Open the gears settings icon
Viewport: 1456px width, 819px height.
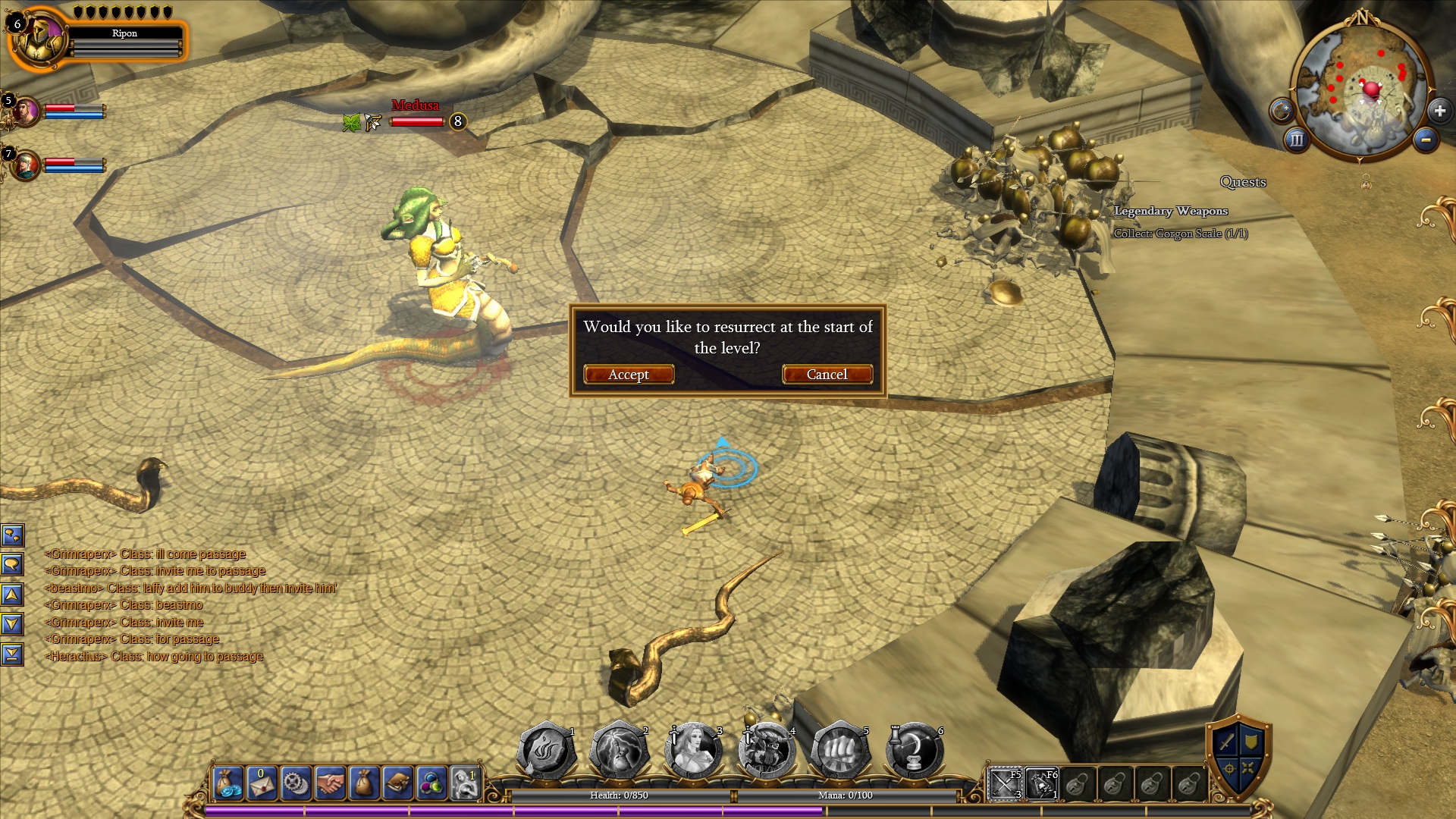[x=297, y=783]
